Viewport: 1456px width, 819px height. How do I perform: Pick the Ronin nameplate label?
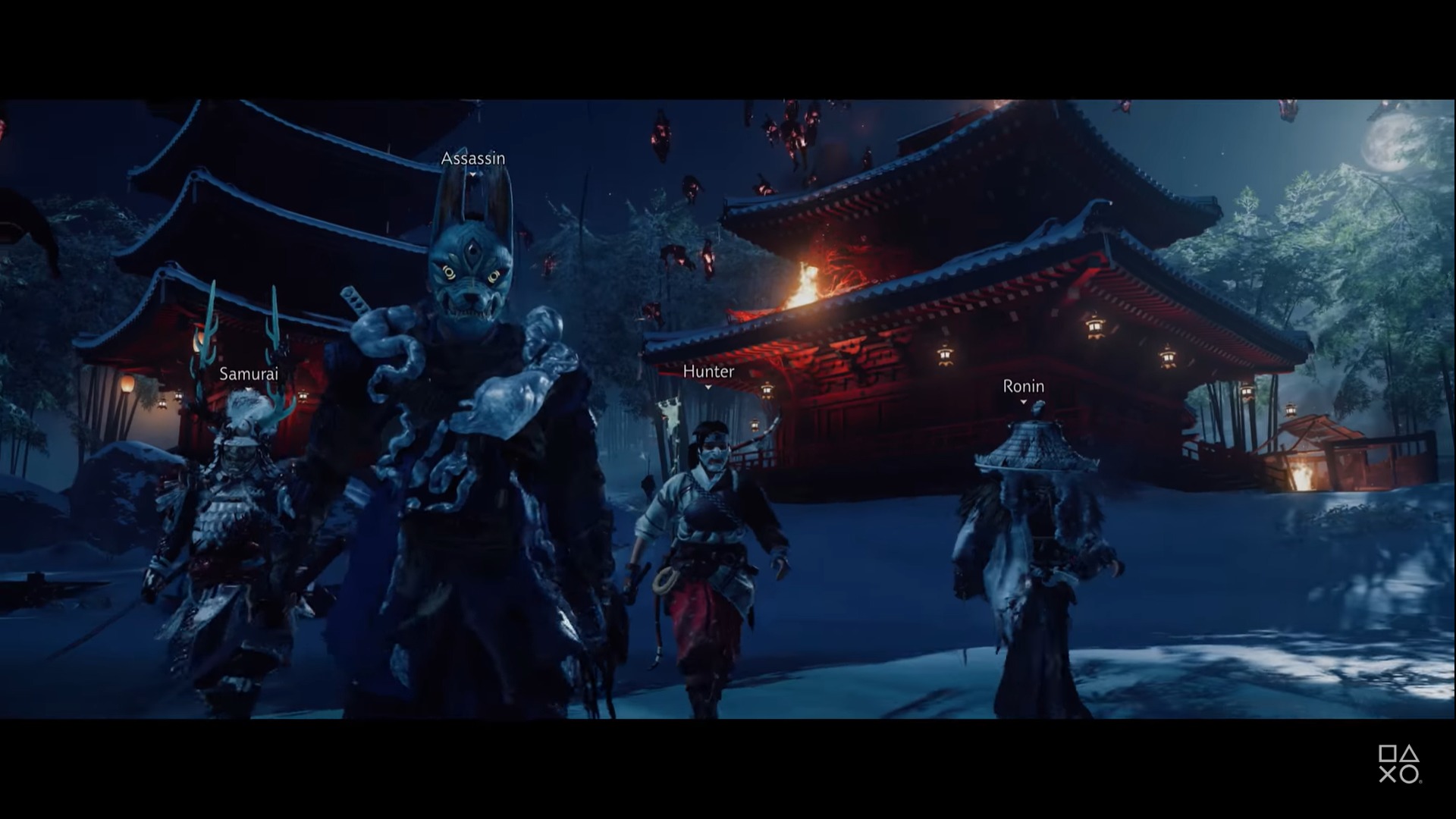point(1023,387)
